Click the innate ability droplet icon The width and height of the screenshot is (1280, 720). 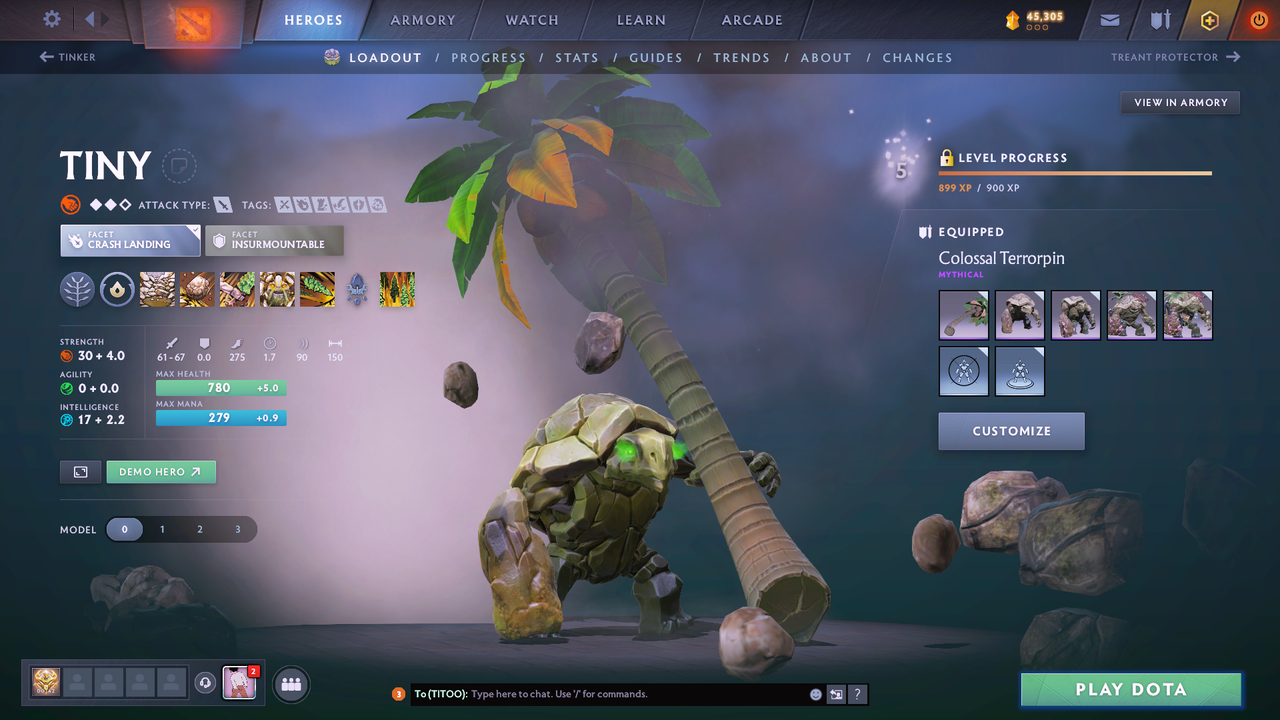117,289
